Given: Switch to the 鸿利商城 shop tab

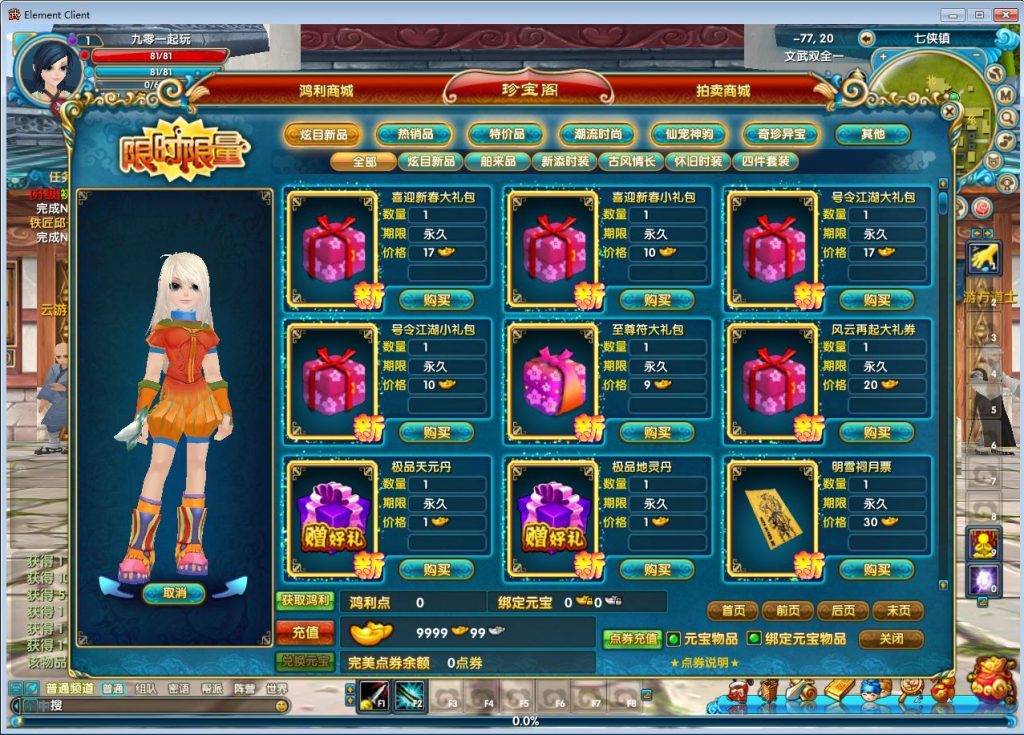Looking at the screenshot, I should [x=326, y=90].
